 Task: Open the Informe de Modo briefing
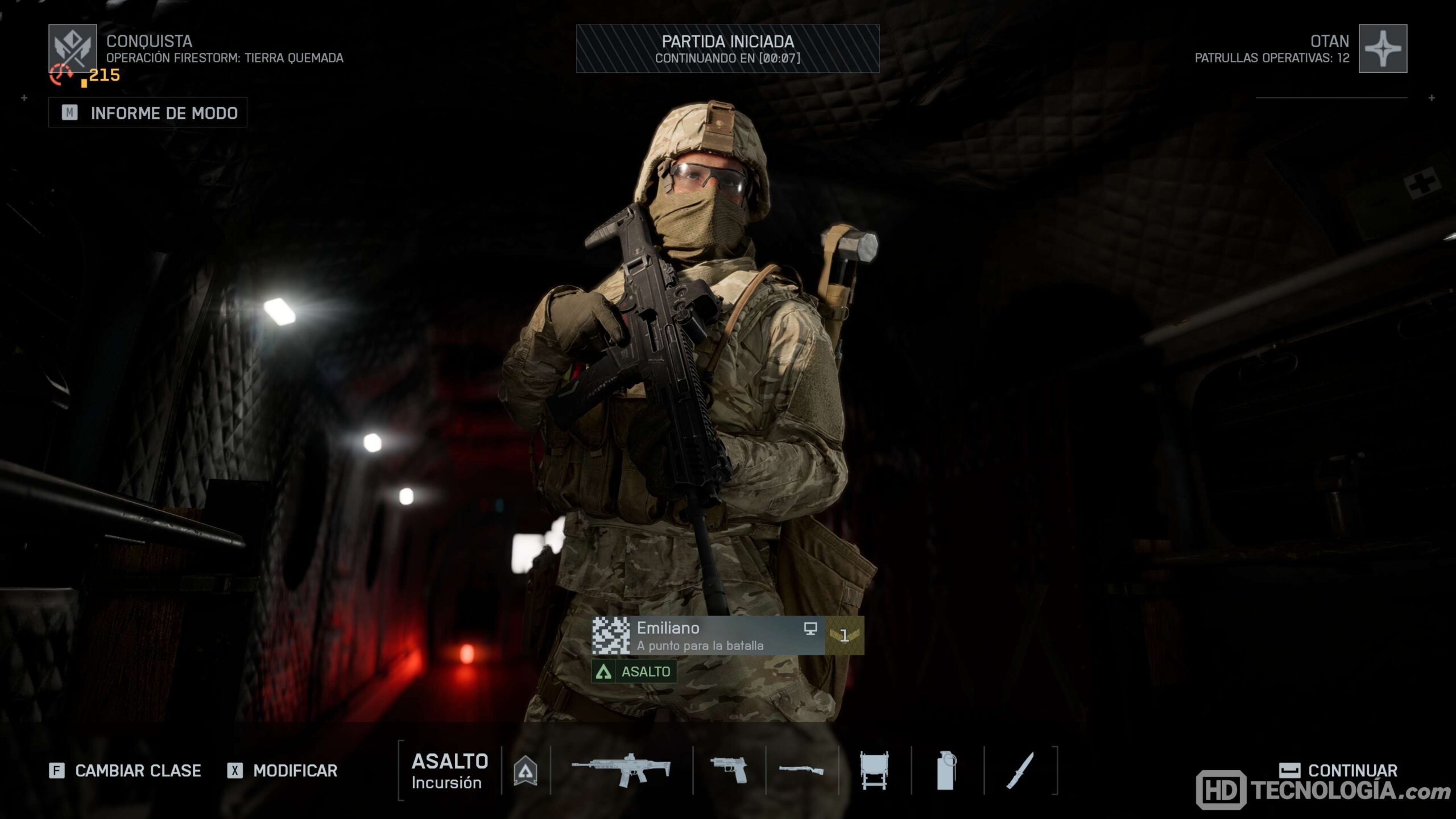(x=148, y=113)
